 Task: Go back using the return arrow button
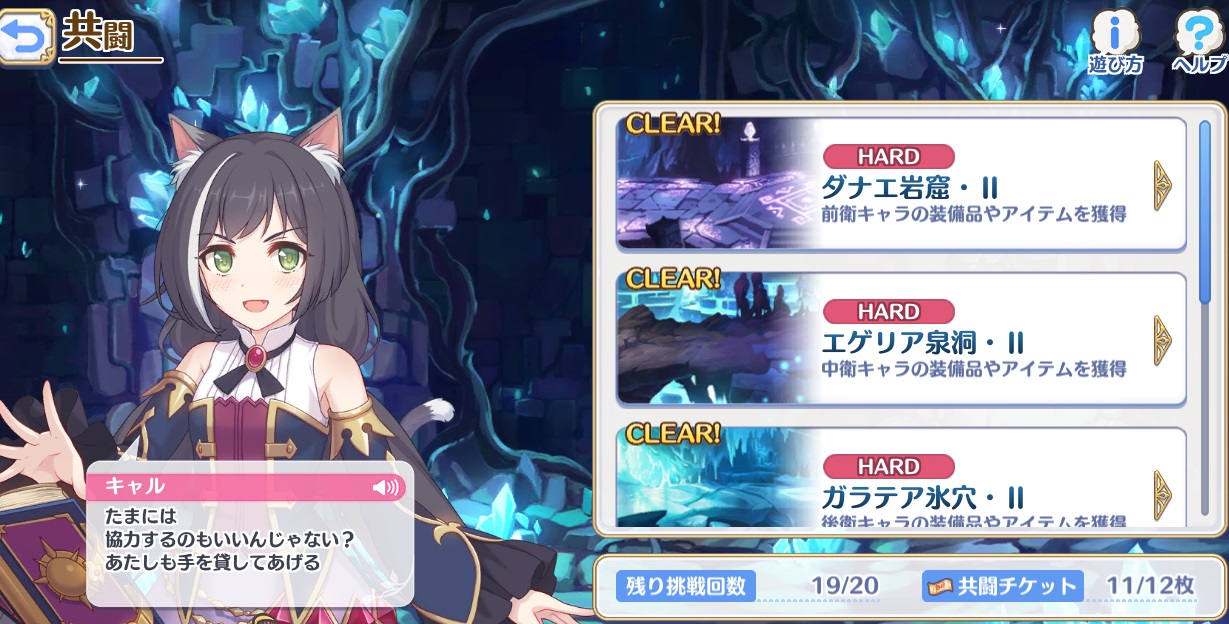click(25, 38)
